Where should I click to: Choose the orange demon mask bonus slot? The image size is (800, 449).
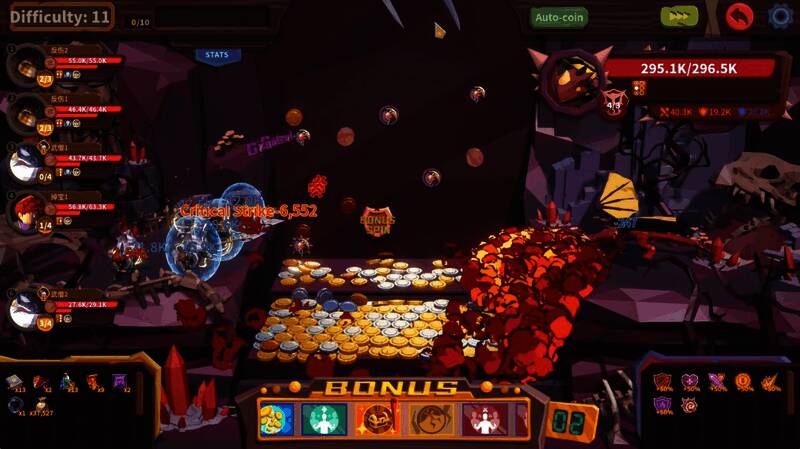click(377, 419)
